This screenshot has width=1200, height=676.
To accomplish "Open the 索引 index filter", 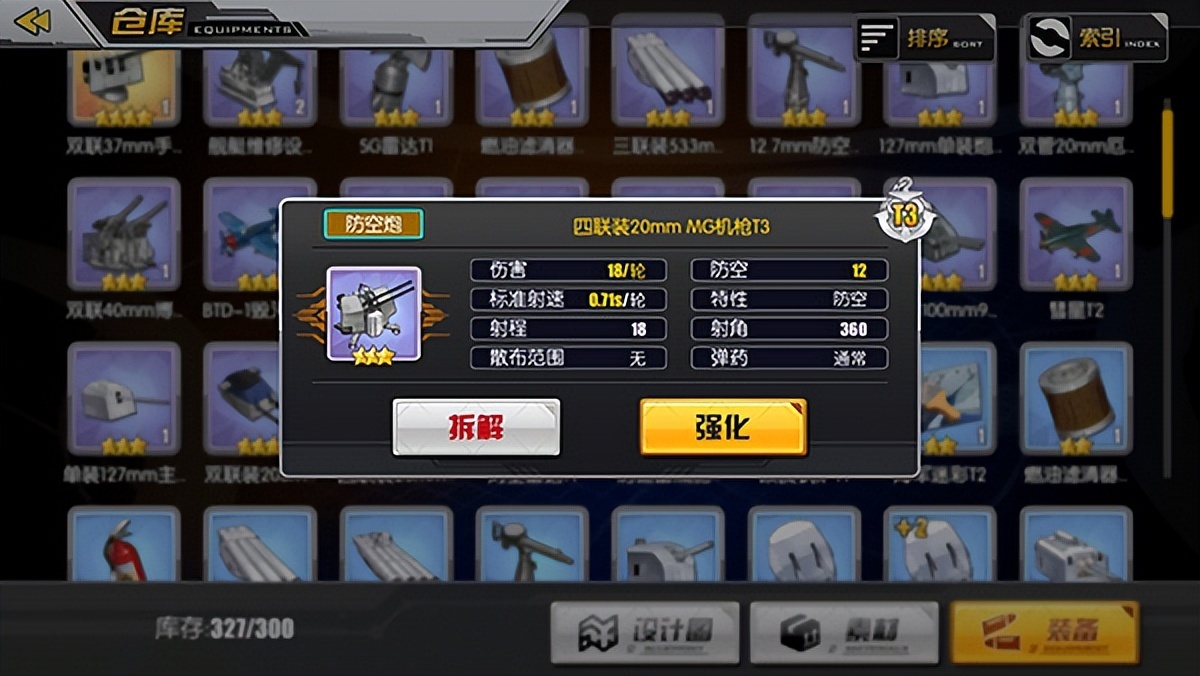I will (1097, 39).
